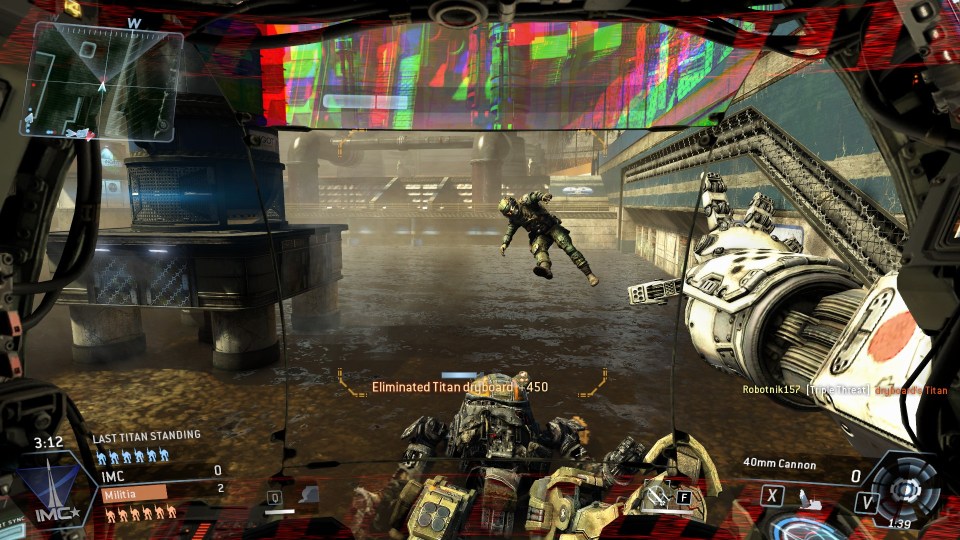Select the 40mm Cannon weapon label
This screenshot has height=540, width=960.
(780, 465)
